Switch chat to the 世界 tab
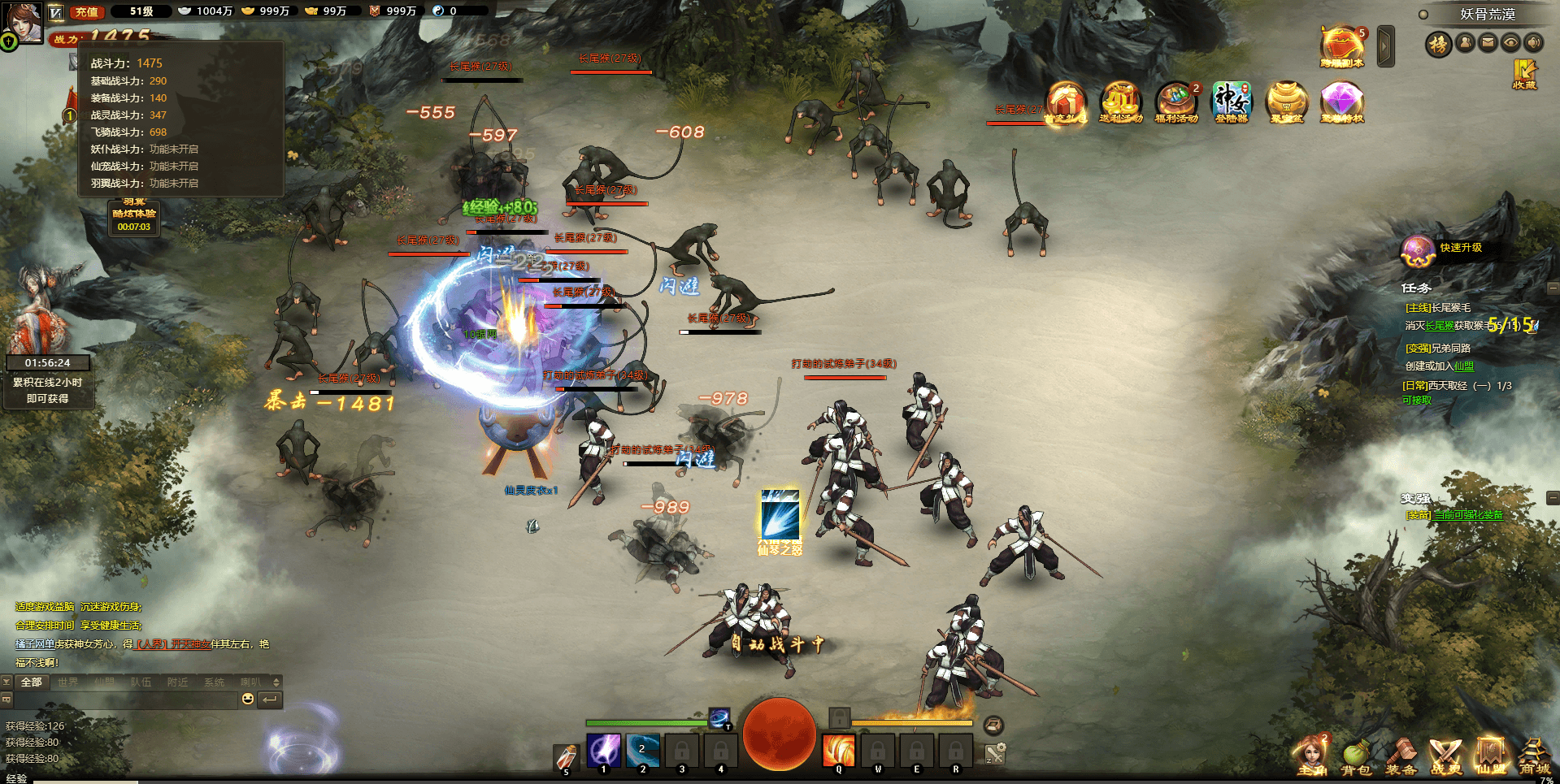Image resolution: width=1560 pixels, height=784 pixels. pos(68,682)
